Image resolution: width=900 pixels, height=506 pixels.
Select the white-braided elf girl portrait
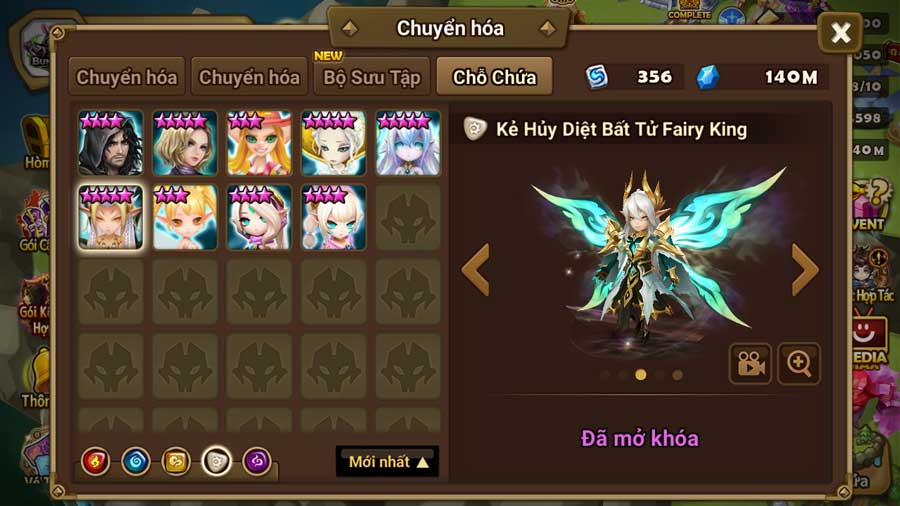tap(333, 217)
